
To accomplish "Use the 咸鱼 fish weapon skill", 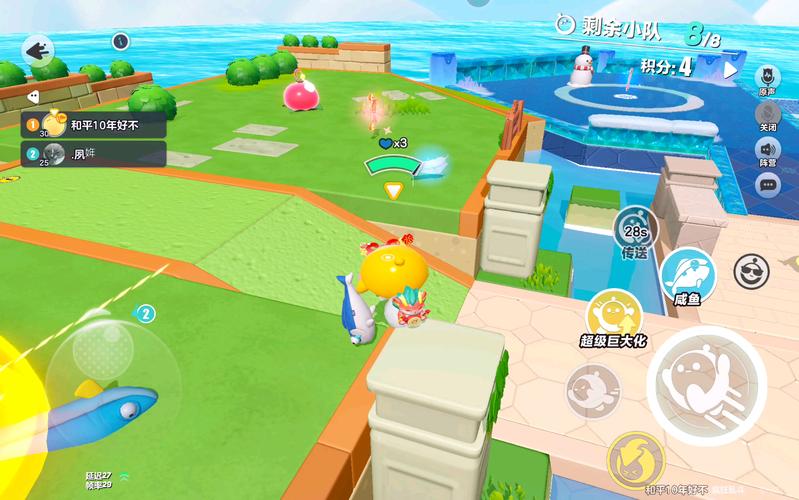I will pyautogui.click(x=687, y=276).
